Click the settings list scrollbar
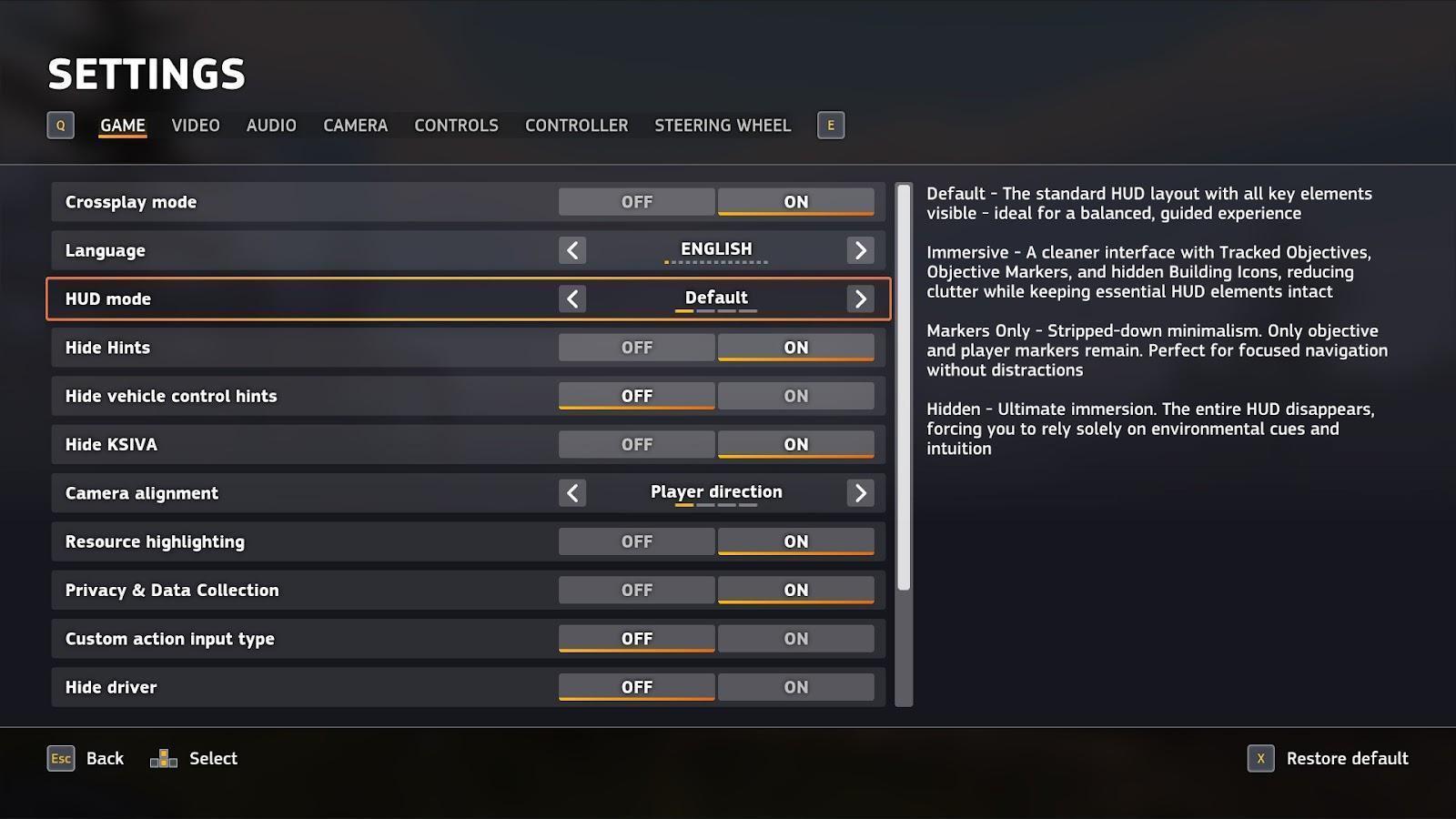 tap(904, 388)
